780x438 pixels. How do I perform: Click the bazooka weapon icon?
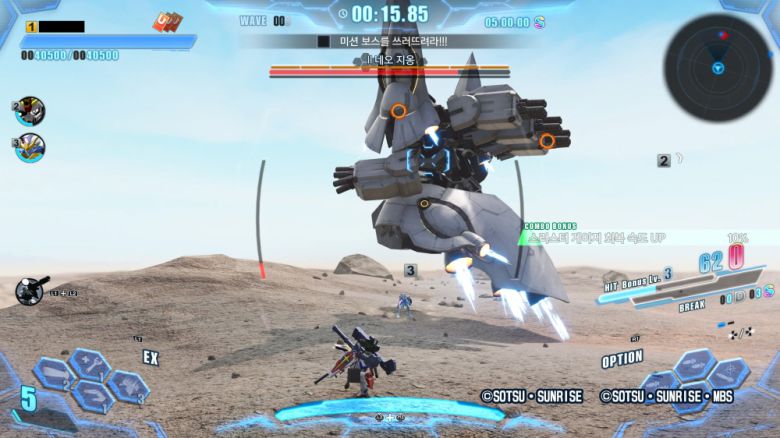click(32, 290)
